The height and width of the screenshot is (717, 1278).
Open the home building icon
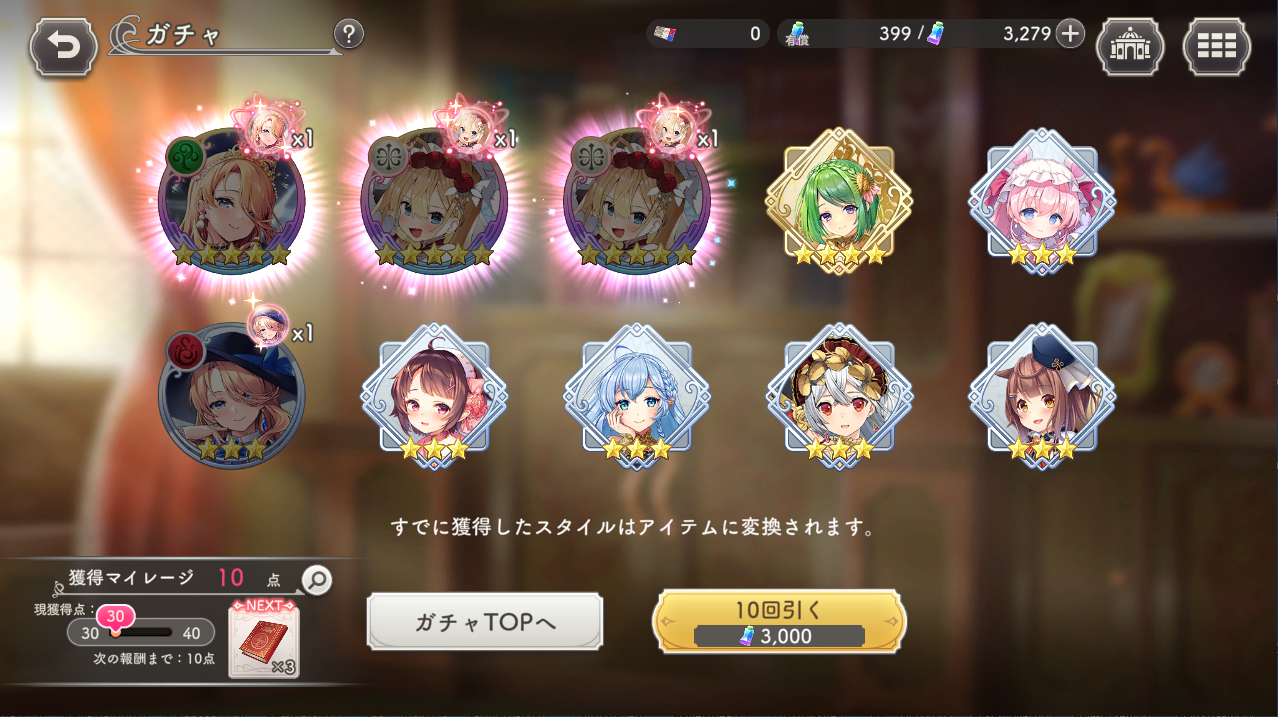click(1130, 47)
